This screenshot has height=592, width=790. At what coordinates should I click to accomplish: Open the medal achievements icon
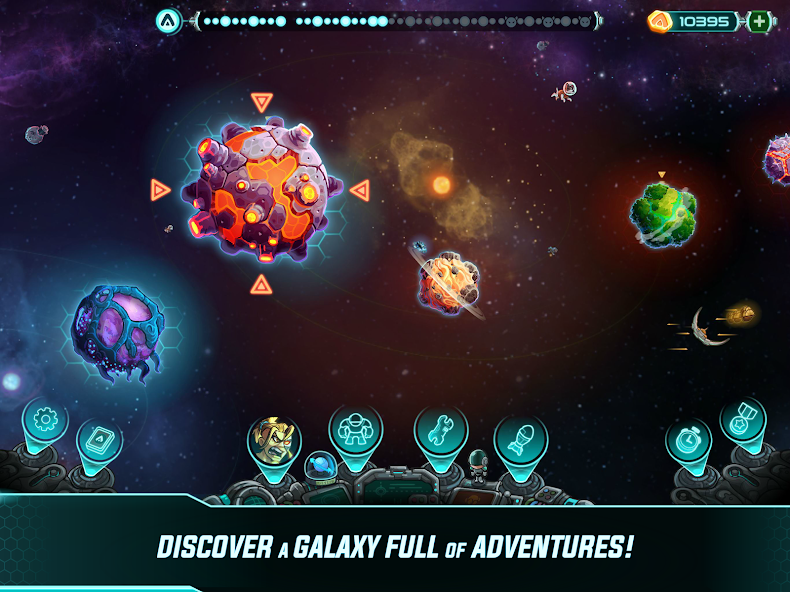point(743,420)
